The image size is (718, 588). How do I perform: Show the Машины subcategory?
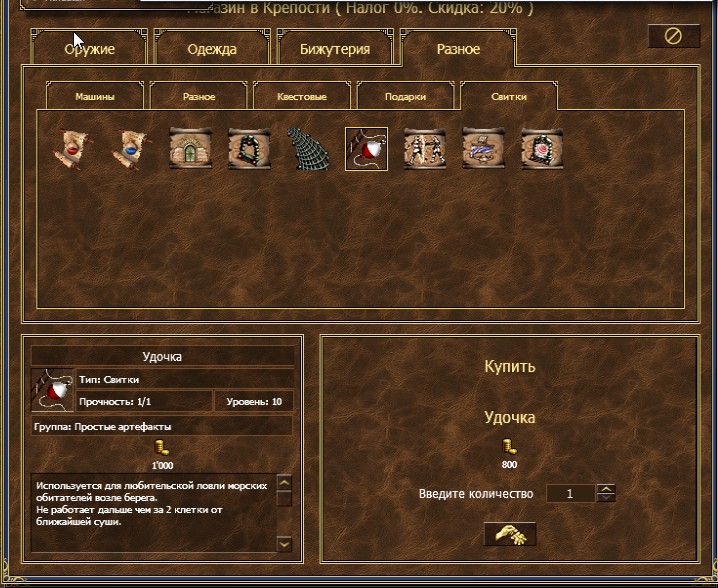(95, 97)
